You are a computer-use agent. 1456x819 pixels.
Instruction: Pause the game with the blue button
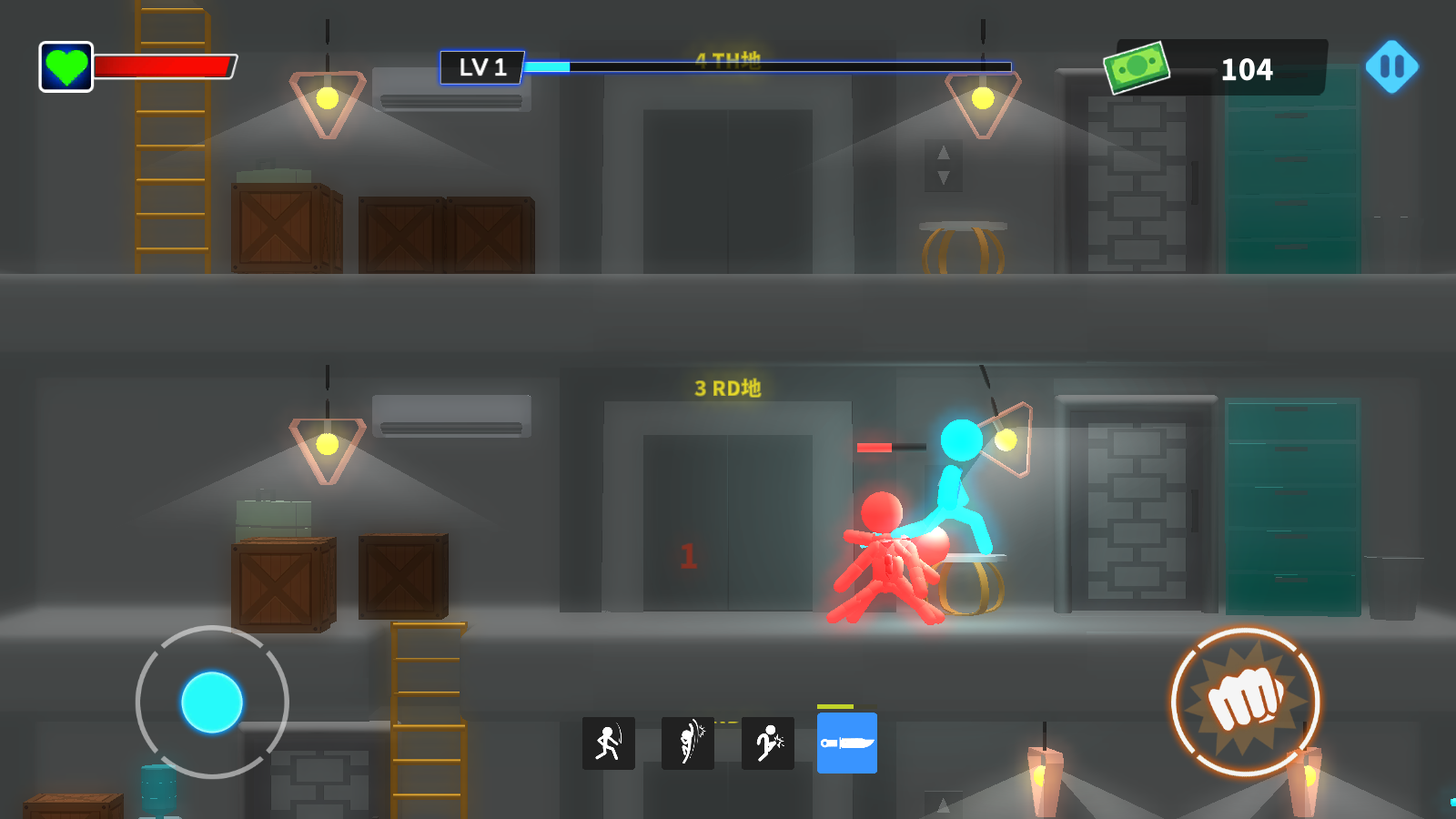pos(1391,66)
